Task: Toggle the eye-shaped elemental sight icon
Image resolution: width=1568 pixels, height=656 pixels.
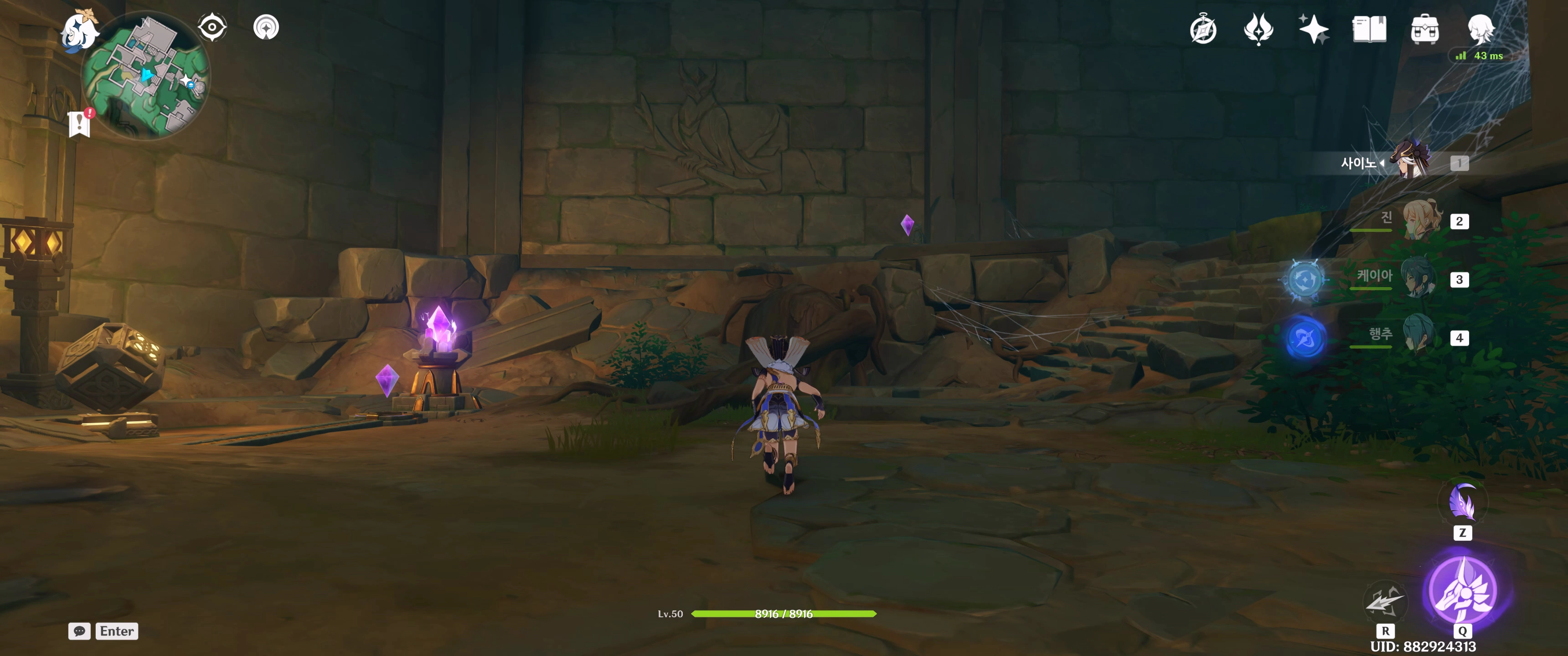Action: coord(212,27)
